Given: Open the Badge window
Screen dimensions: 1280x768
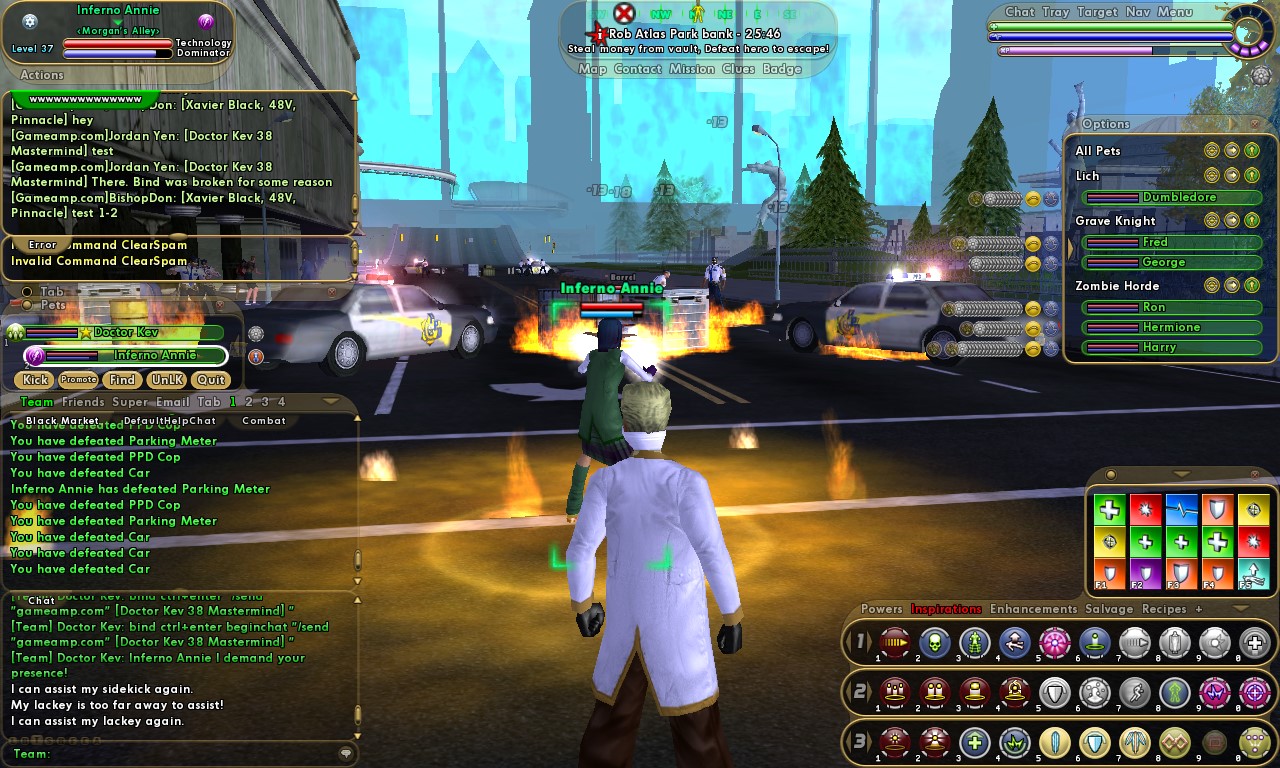Looking at the screenshot, I should tap(782, 69).
